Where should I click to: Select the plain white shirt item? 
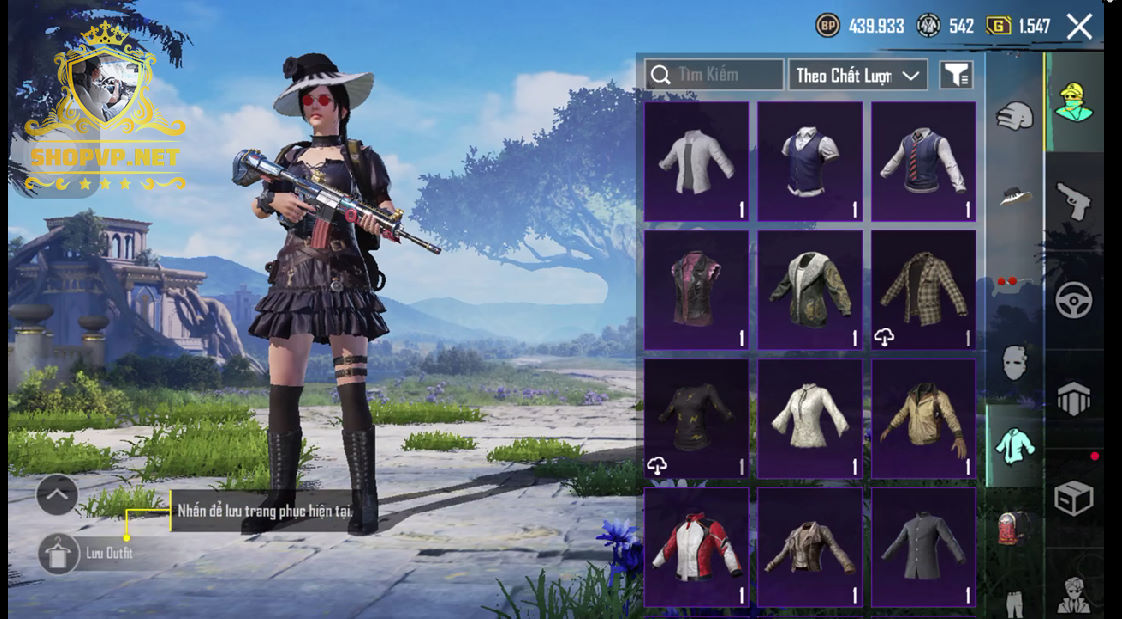[696, 161]
